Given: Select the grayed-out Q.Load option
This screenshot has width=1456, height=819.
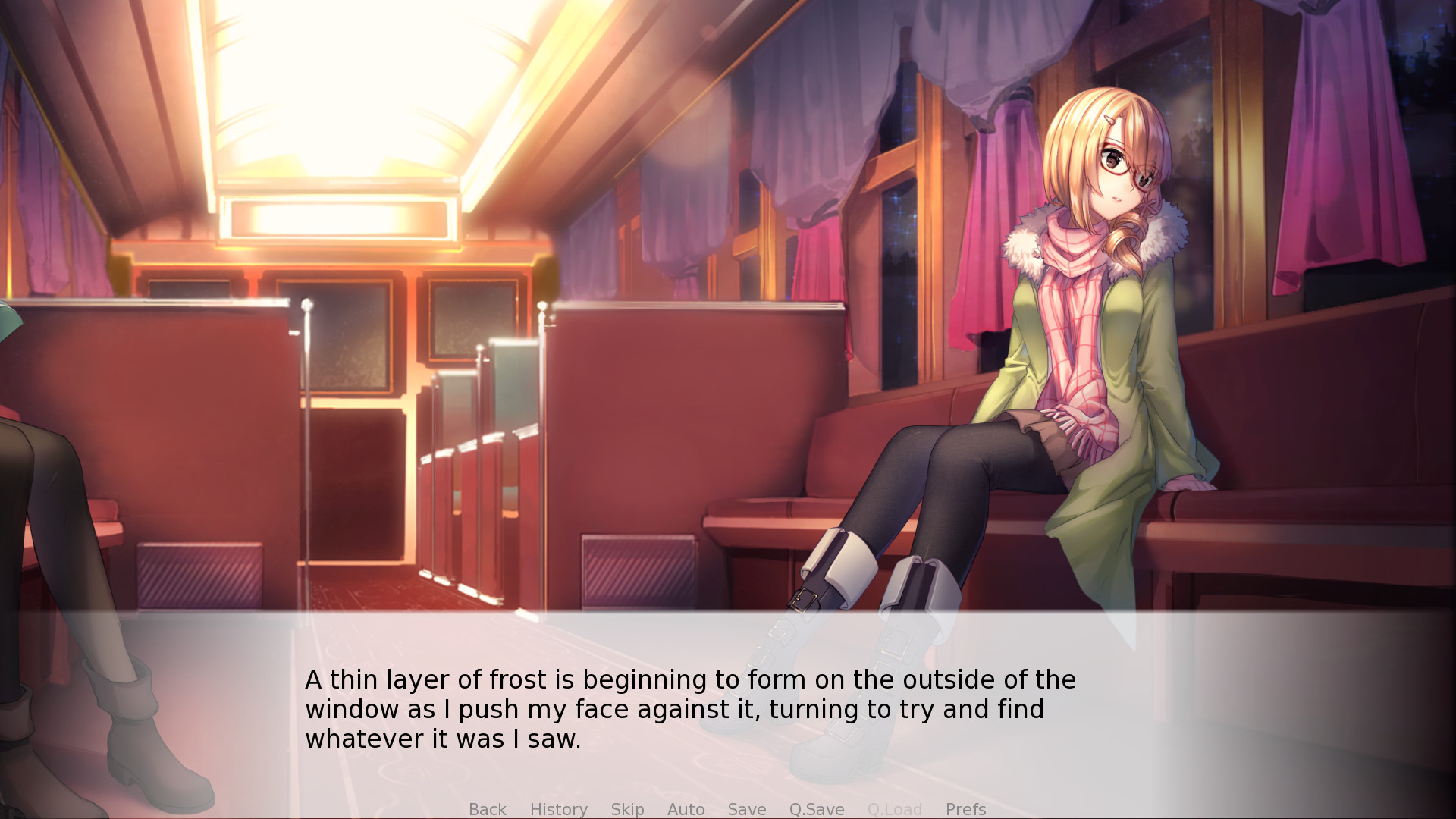Looking at the screenshot, I should coord(895,809).
